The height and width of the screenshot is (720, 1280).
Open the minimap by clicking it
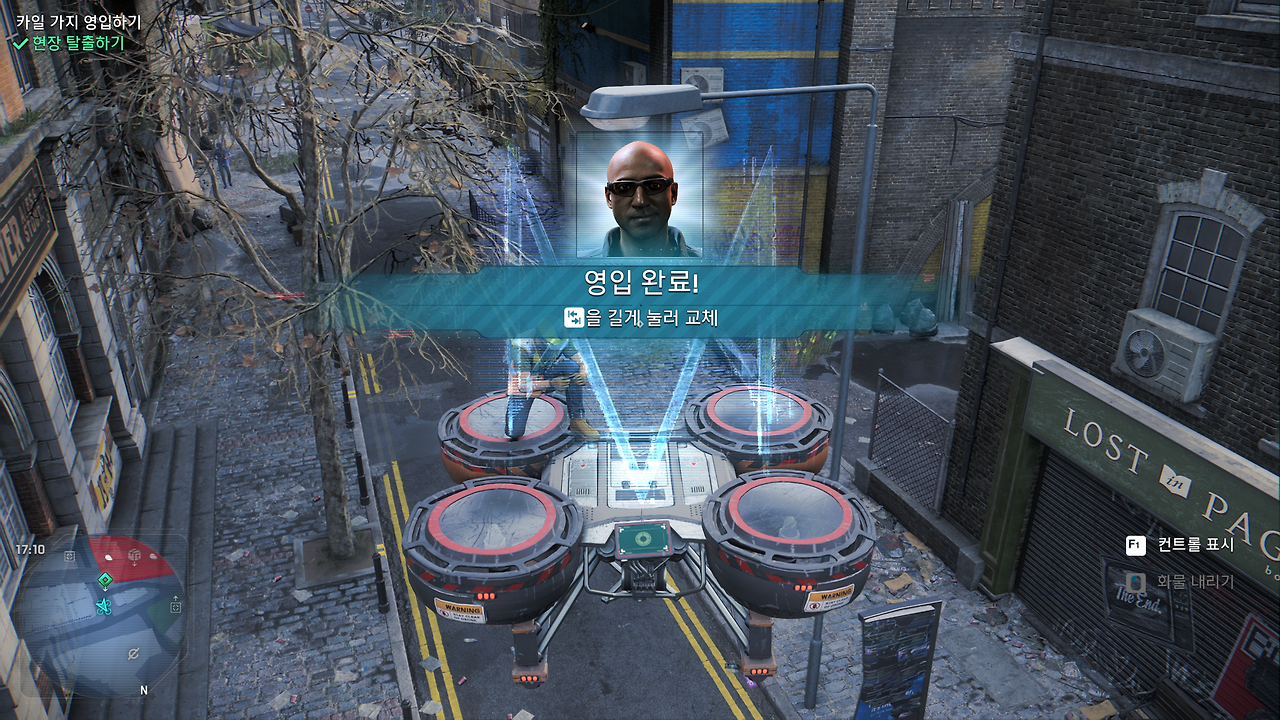click(103, 615)
